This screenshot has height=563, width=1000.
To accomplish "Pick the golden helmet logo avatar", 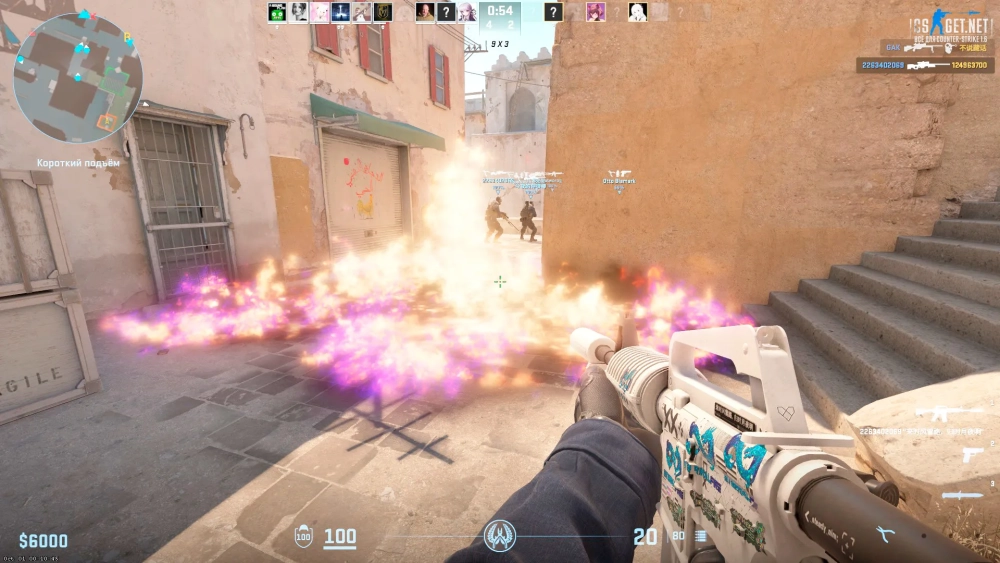I will click(382, 12).
